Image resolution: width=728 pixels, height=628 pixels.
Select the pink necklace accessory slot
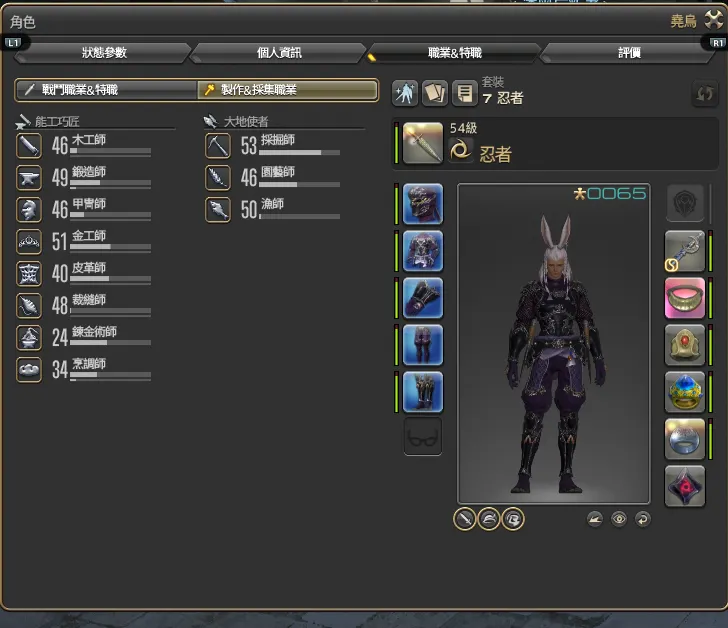[x=685, y=298]
